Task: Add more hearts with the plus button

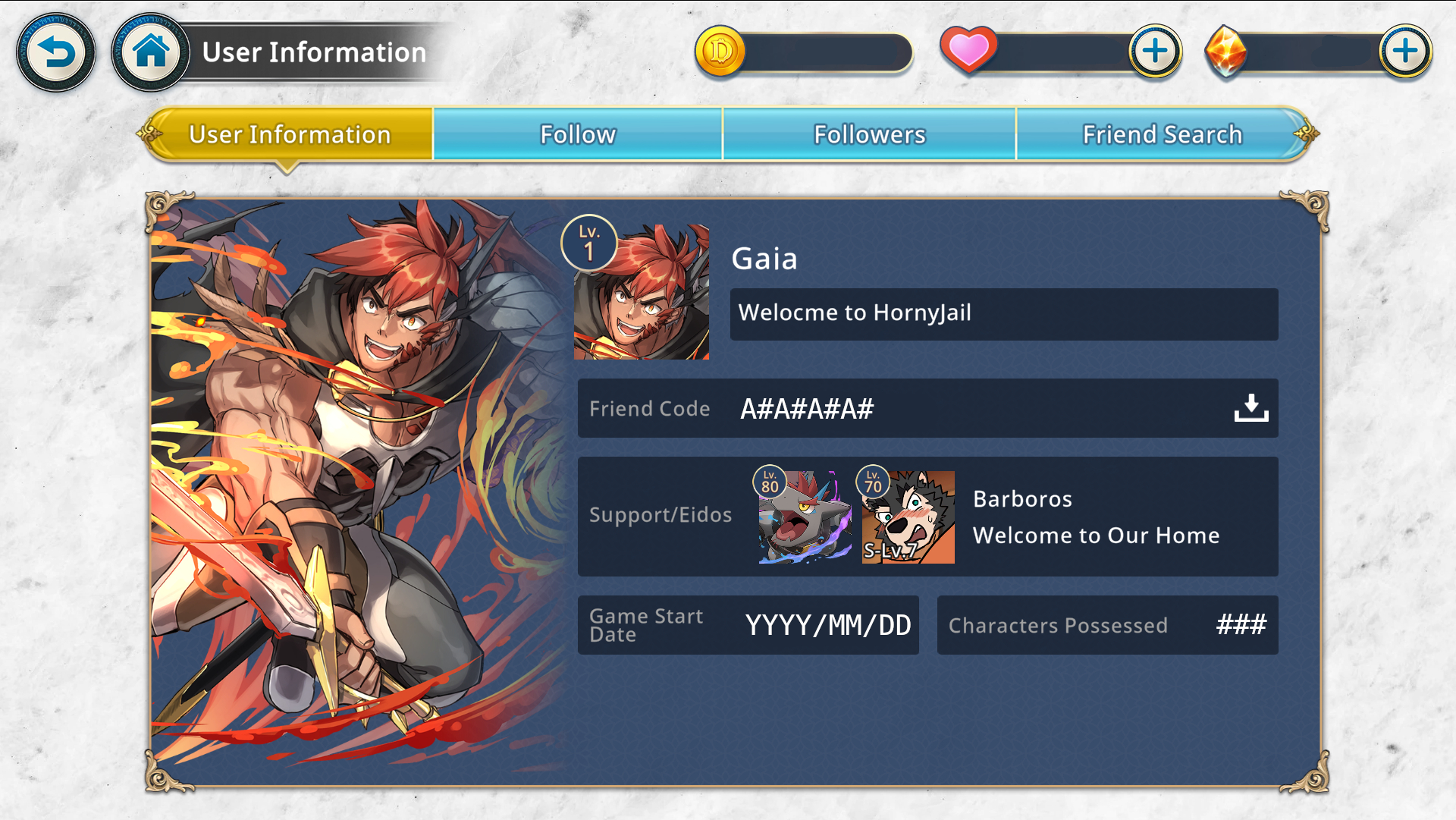Action: click(x=1155, y=52)
